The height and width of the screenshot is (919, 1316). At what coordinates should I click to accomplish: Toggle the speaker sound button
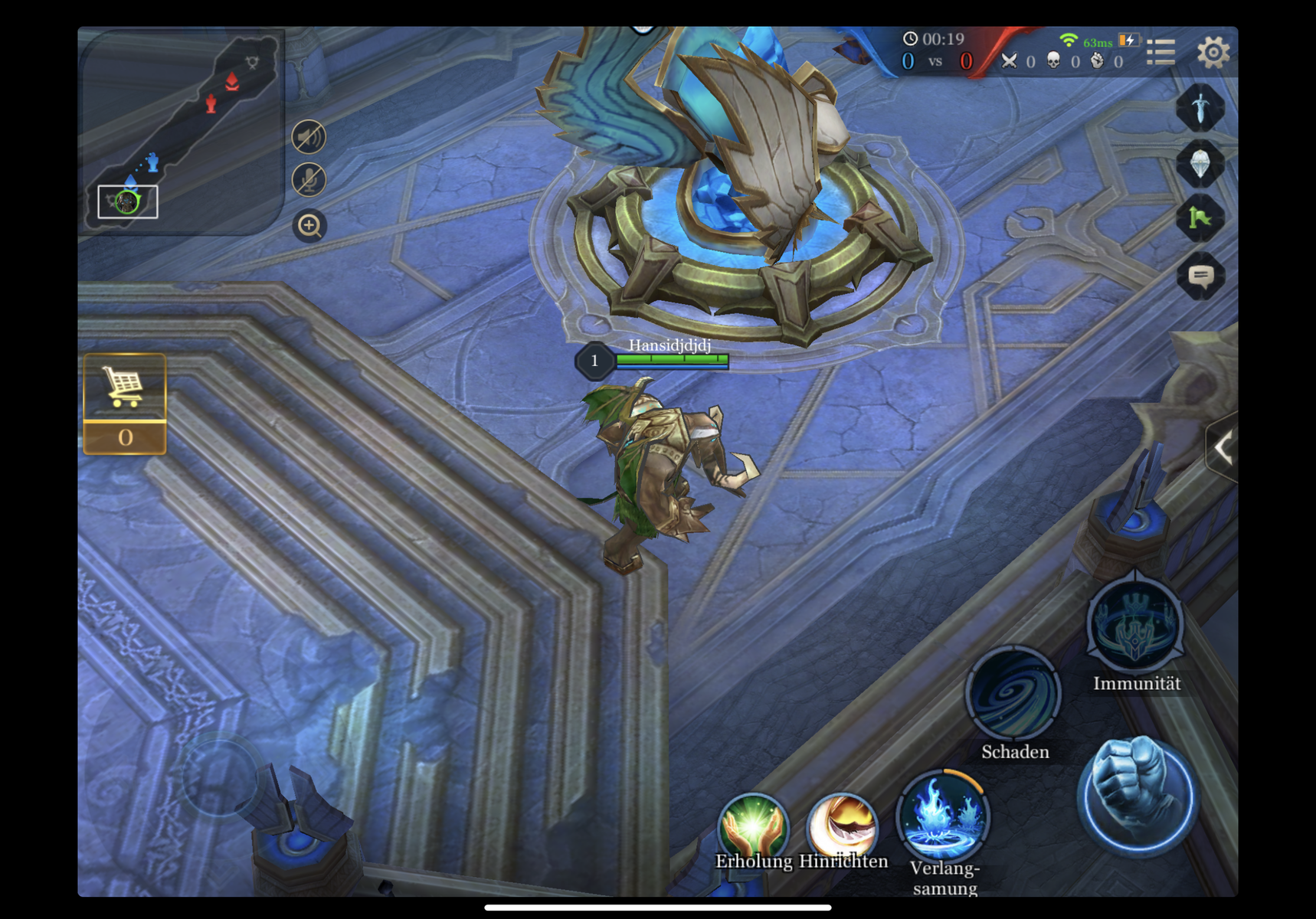pos(309,138)
